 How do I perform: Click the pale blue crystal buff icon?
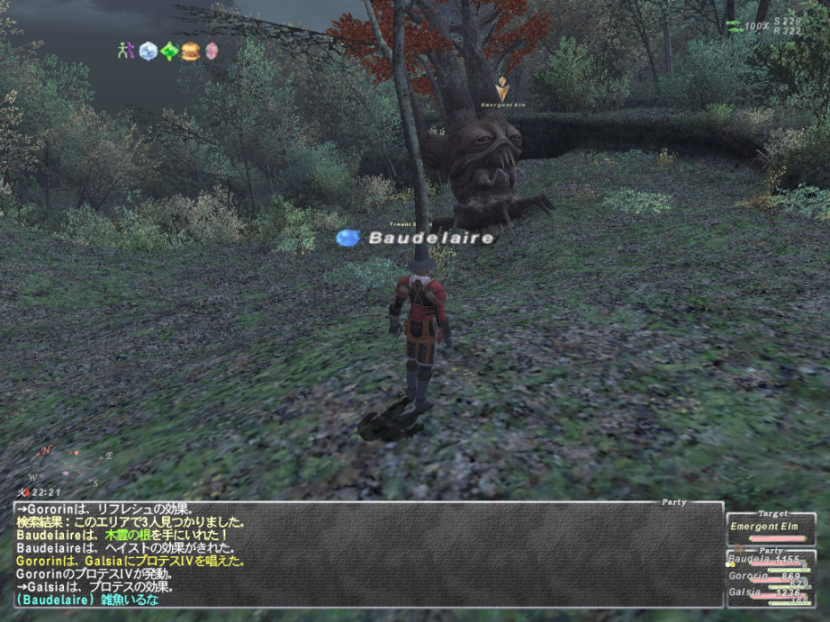tap(148, 50)
